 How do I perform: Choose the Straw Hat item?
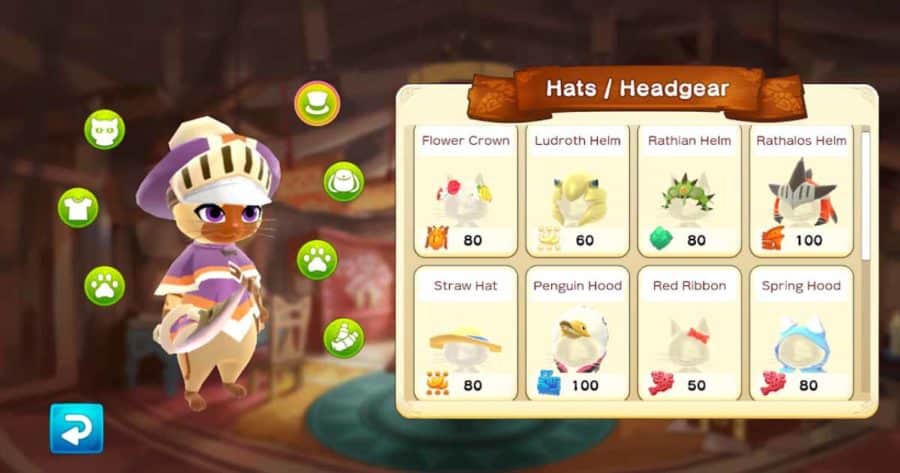(x=466, y=334)
